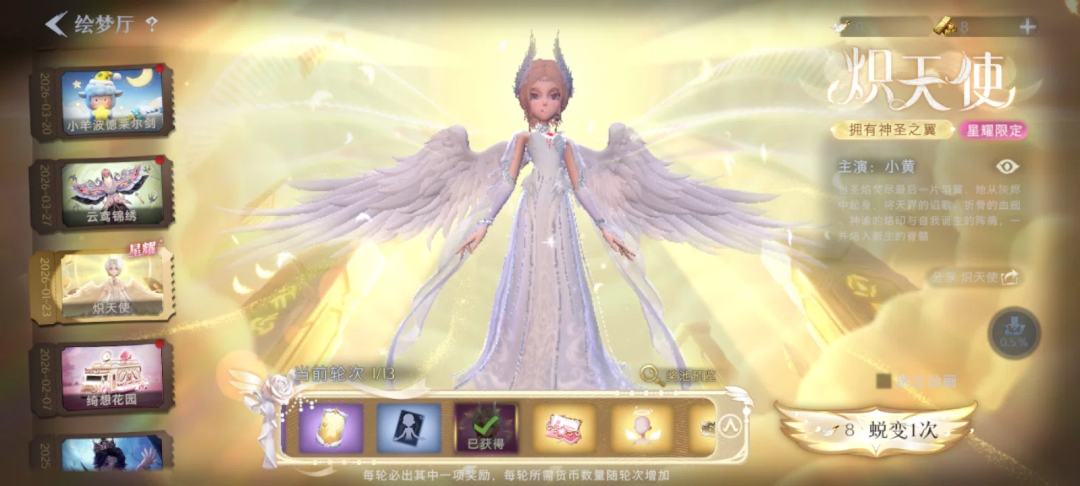
Task: Inspect the pink ticket reward
Action: point(564,428)
